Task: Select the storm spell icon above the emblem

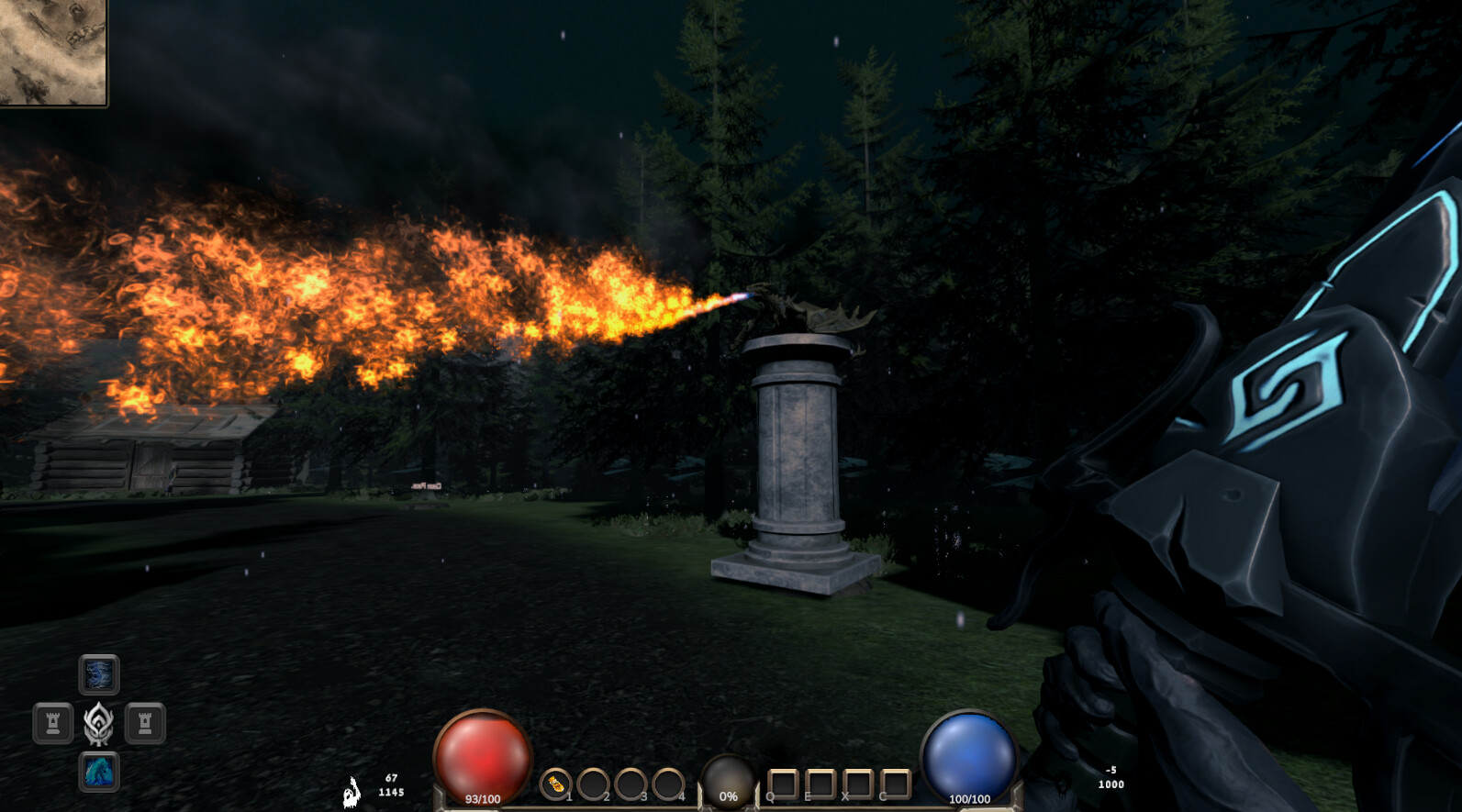Action: coord(99,674)
